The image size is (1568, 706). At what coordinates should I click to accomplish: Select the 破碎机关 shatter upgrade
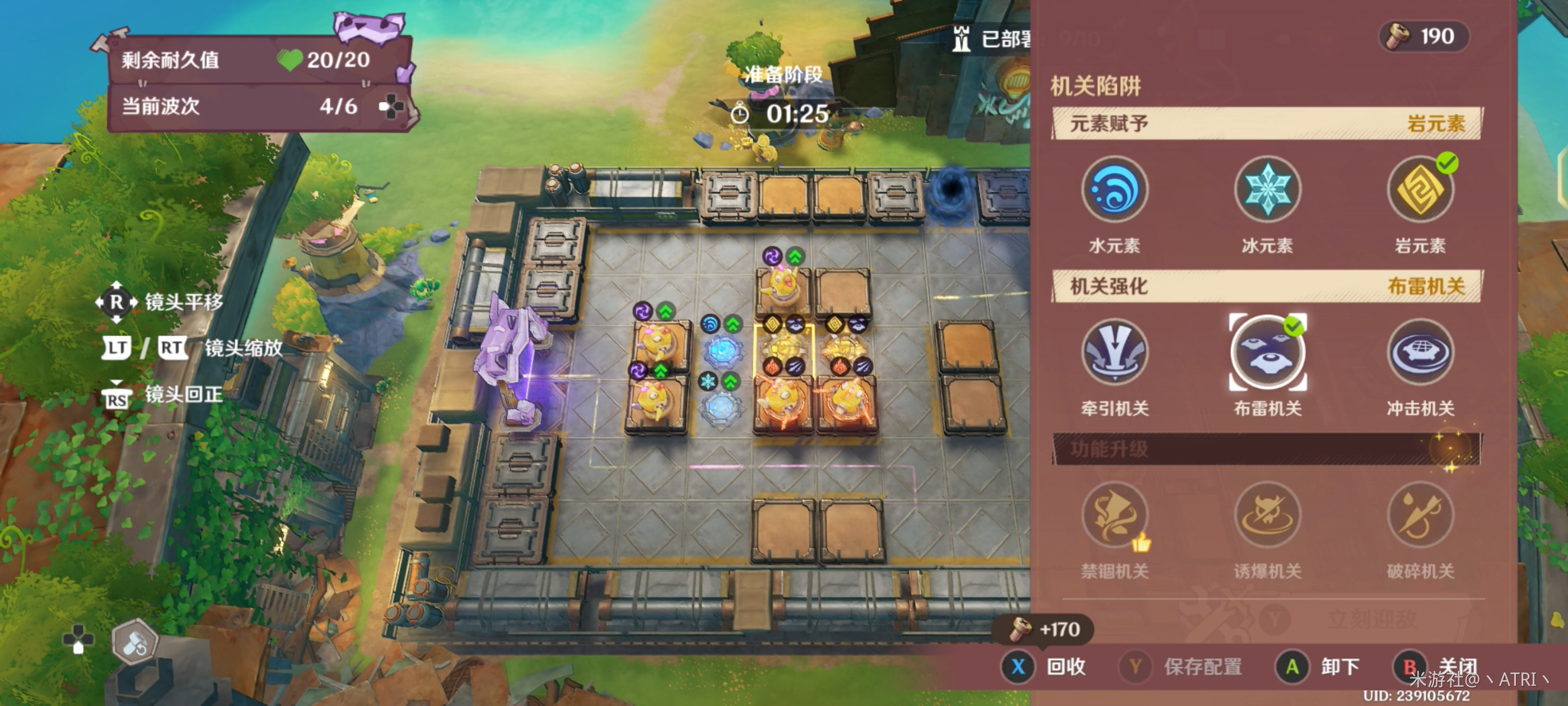(1420, 515)
